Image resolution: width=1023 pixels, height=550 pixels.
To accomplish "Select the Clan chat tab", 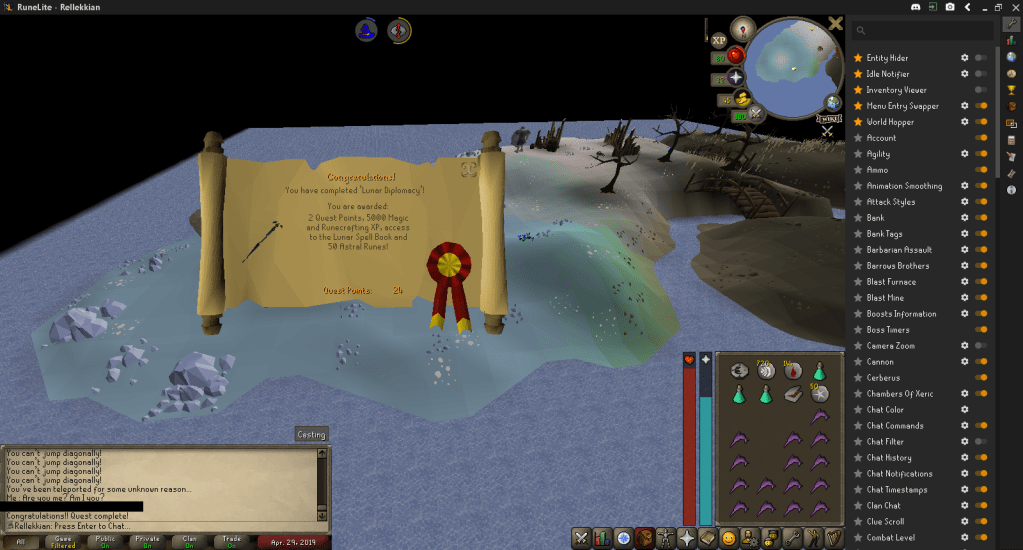I will [189, 542].
